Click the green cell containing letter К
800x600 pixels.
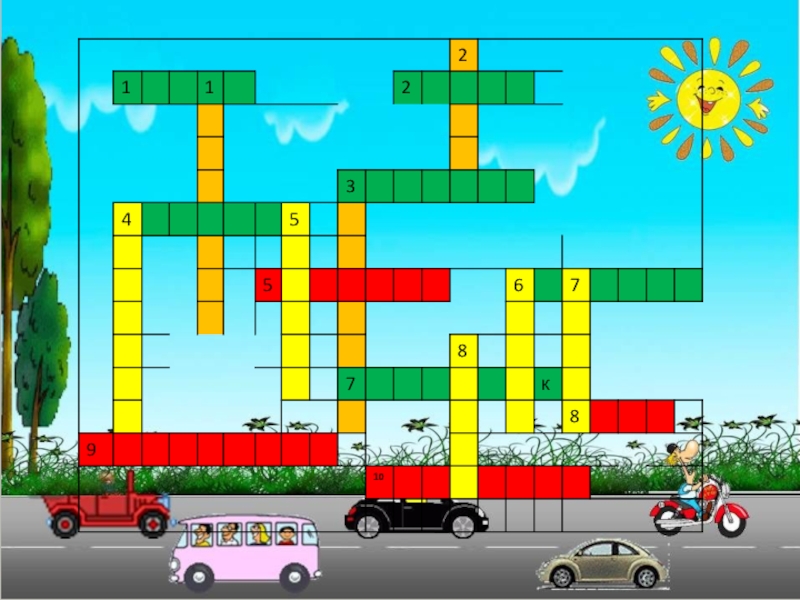pyautogui.click(x=546, y=383)
